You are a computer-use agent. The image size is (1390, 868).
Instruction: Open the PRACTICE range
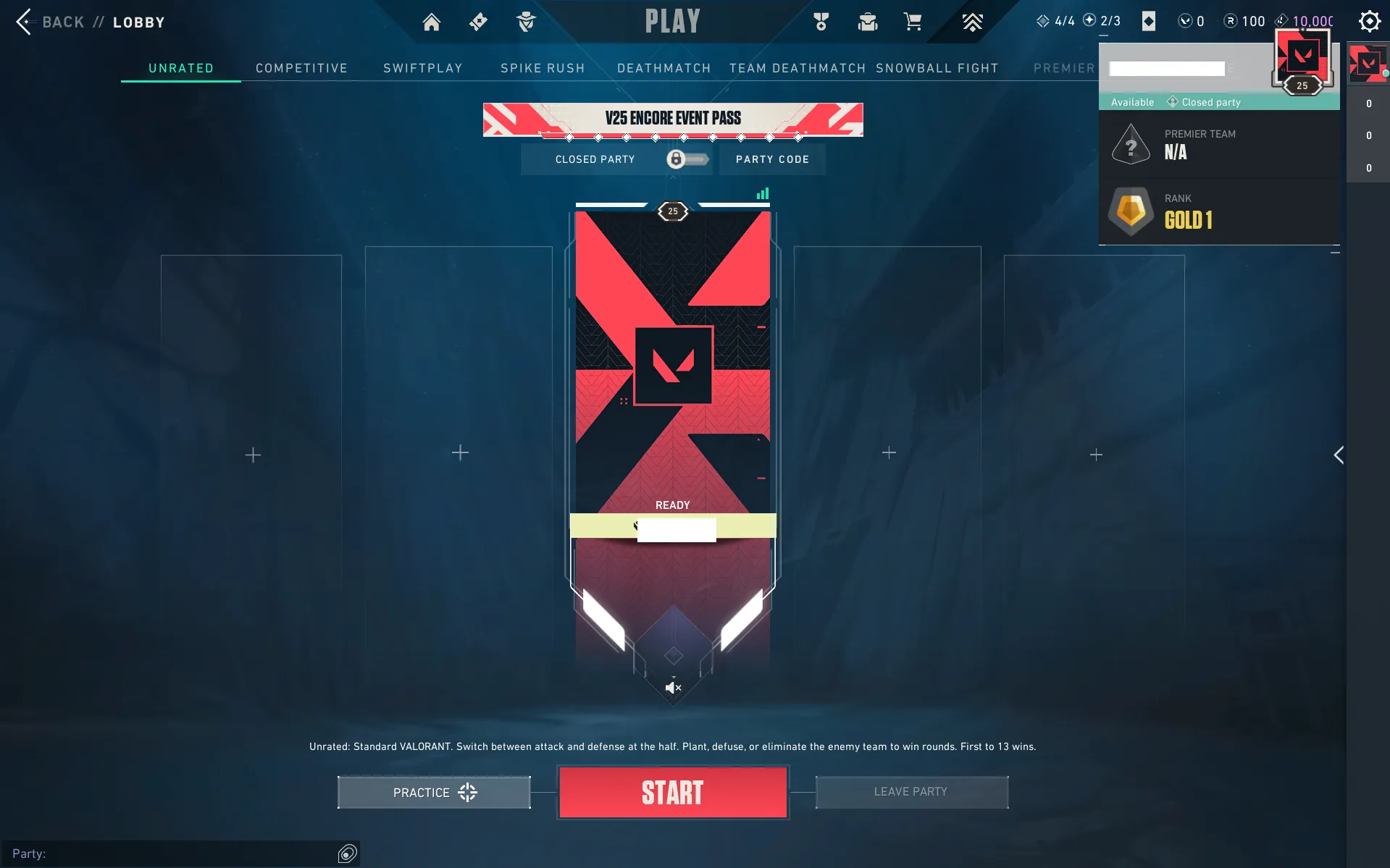coord(434,793)
